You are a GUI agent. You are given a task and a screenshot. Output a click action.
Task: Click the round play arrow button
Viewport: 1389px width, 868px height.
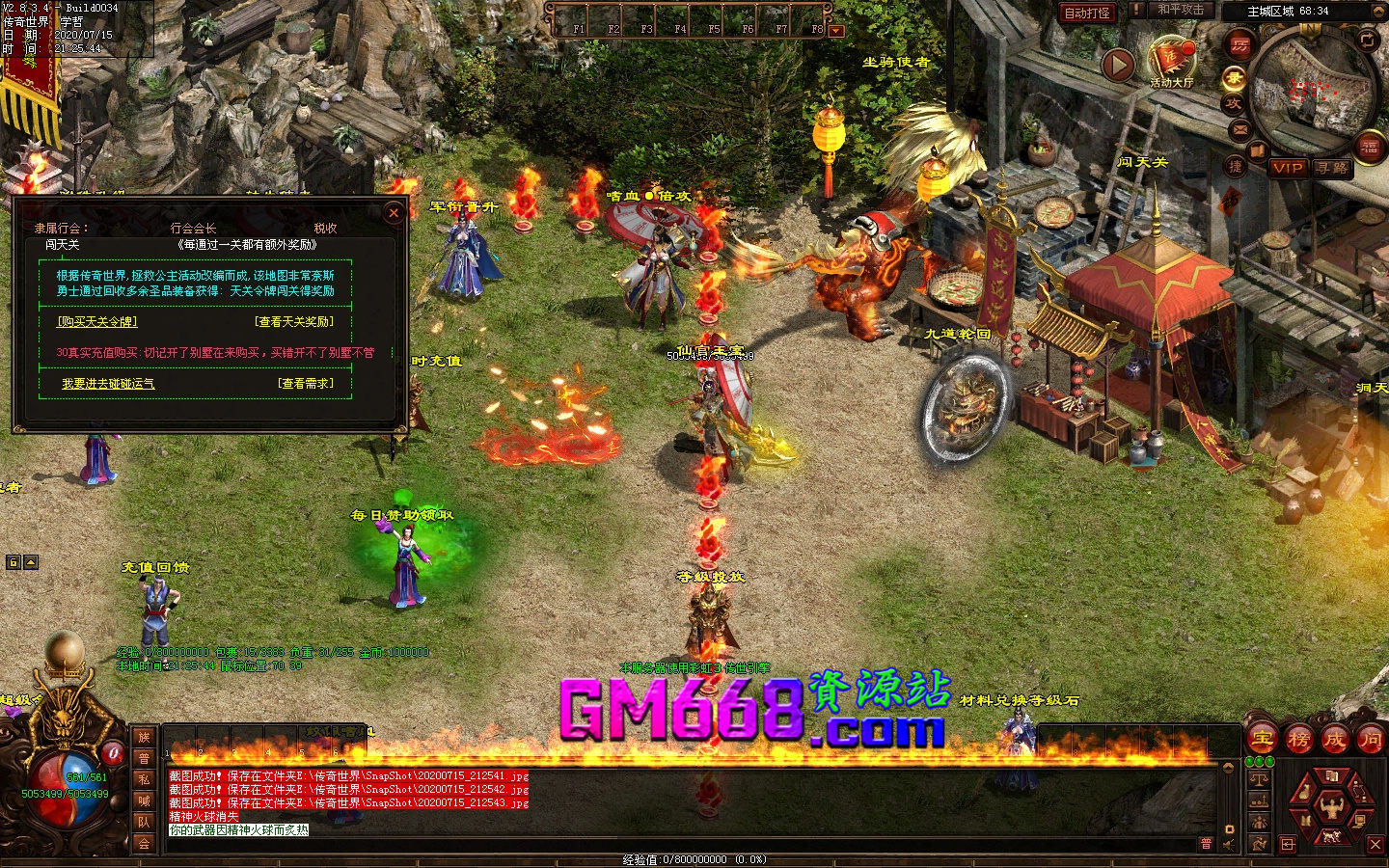1118,66
